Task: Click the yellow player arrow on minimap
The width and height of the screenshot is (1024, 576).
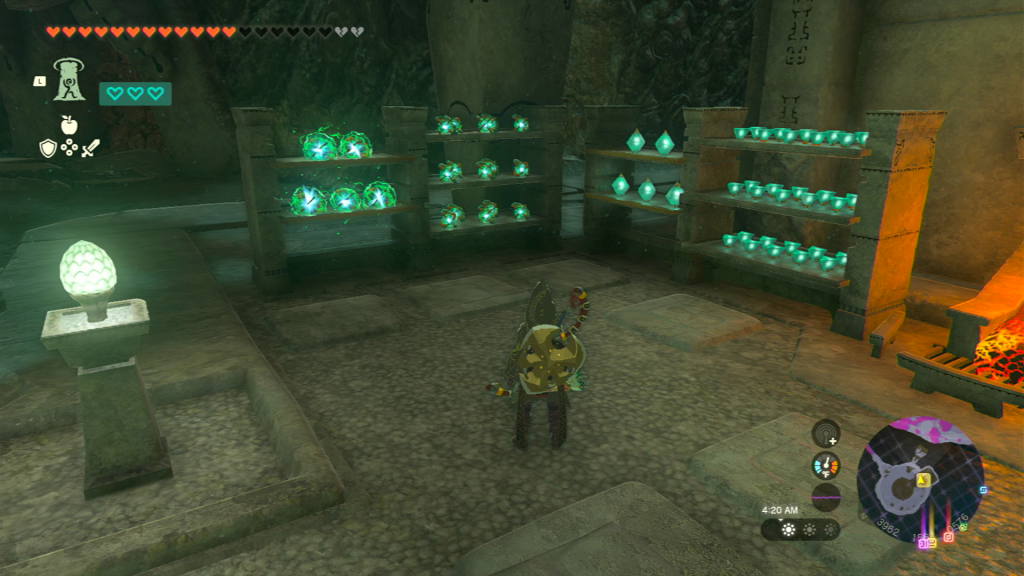Action: pos(924,480)
